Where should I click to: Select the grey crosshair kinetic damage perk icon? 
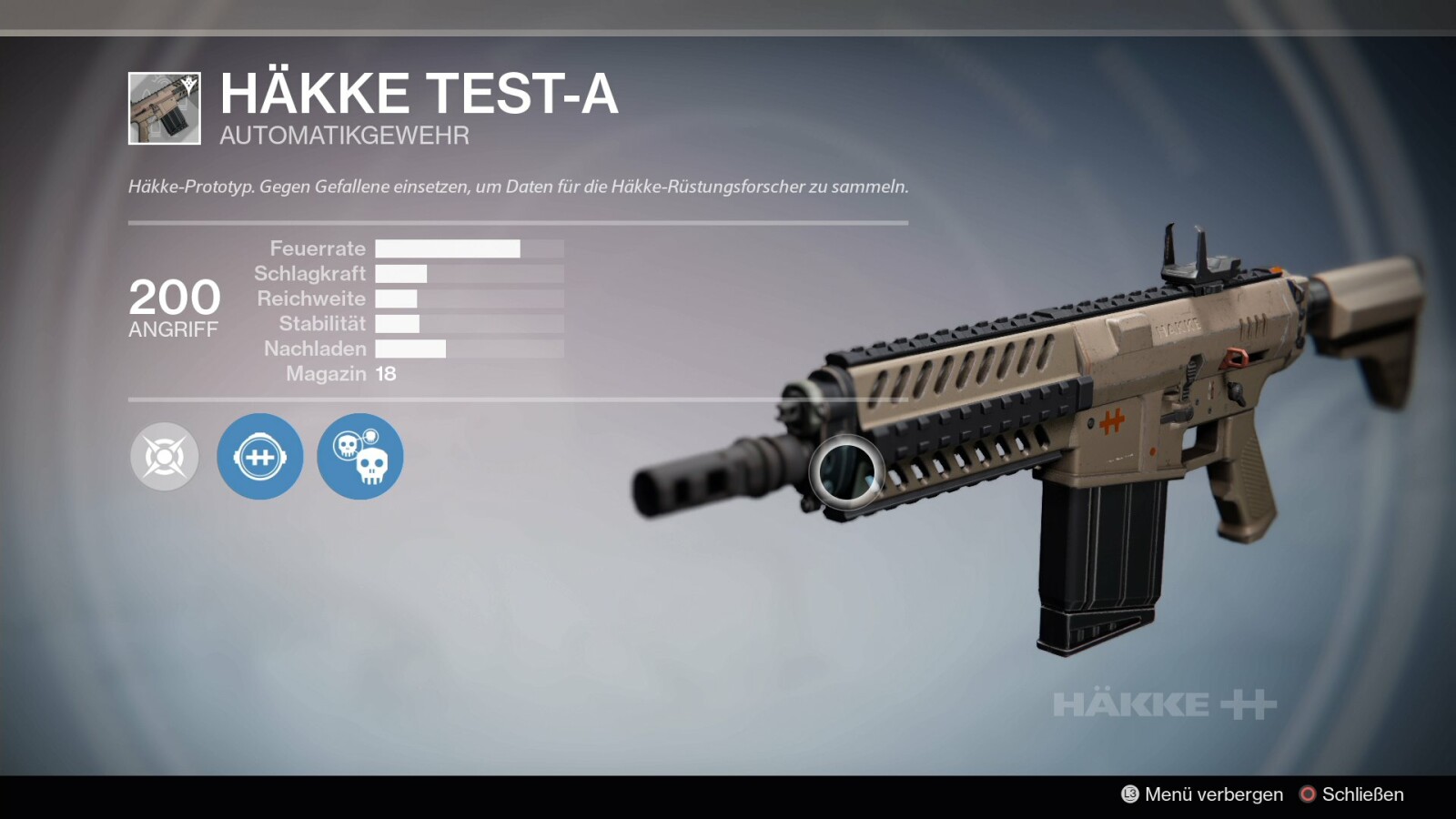coord(165,457)
